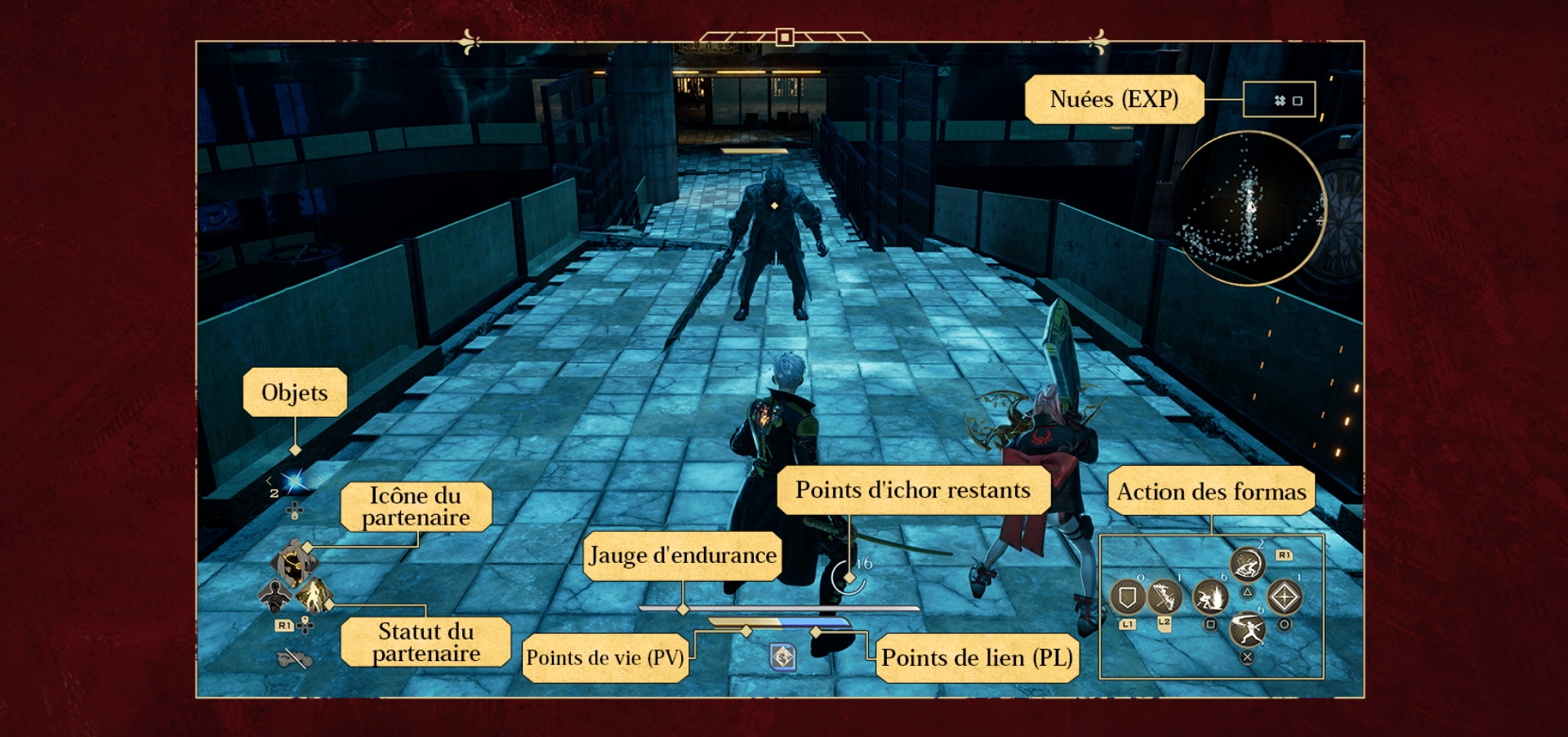1568x737 pixels.
Task: Toggle the R1 badge beside the d-pad
Action: pyautogui.click(x=285, y=626)
